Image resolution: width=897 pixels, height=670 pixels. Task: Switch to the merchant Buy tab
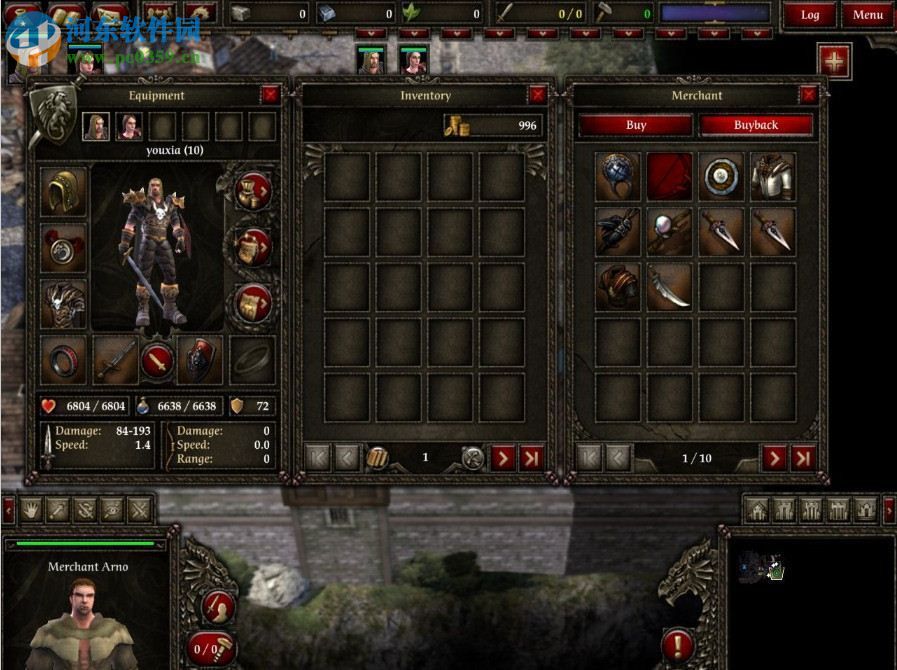(636, 125)
